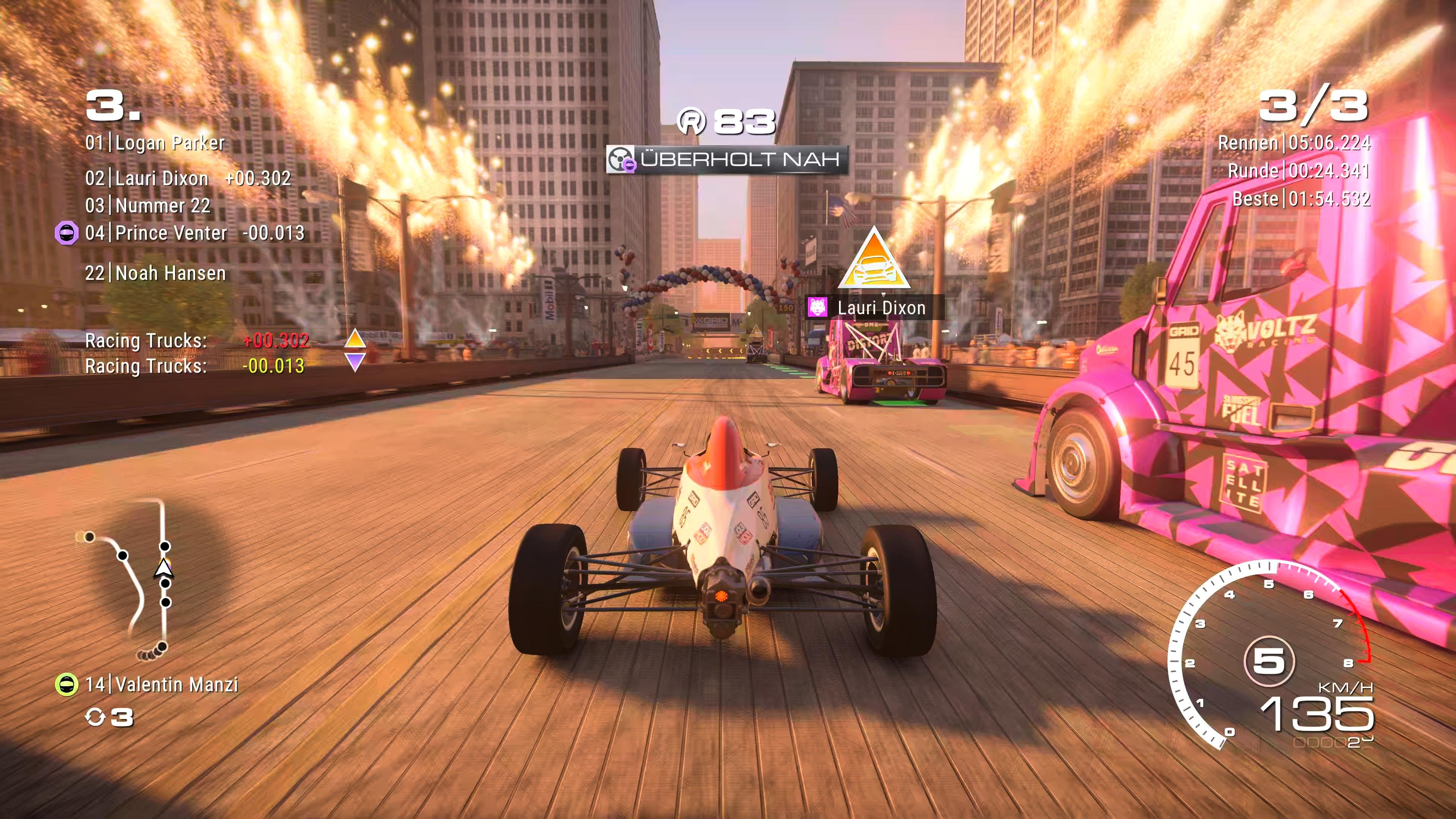Click the purple nemesis icon beside Prince Venter
The width and height of the screenshot is (1456, 819).
66,233
